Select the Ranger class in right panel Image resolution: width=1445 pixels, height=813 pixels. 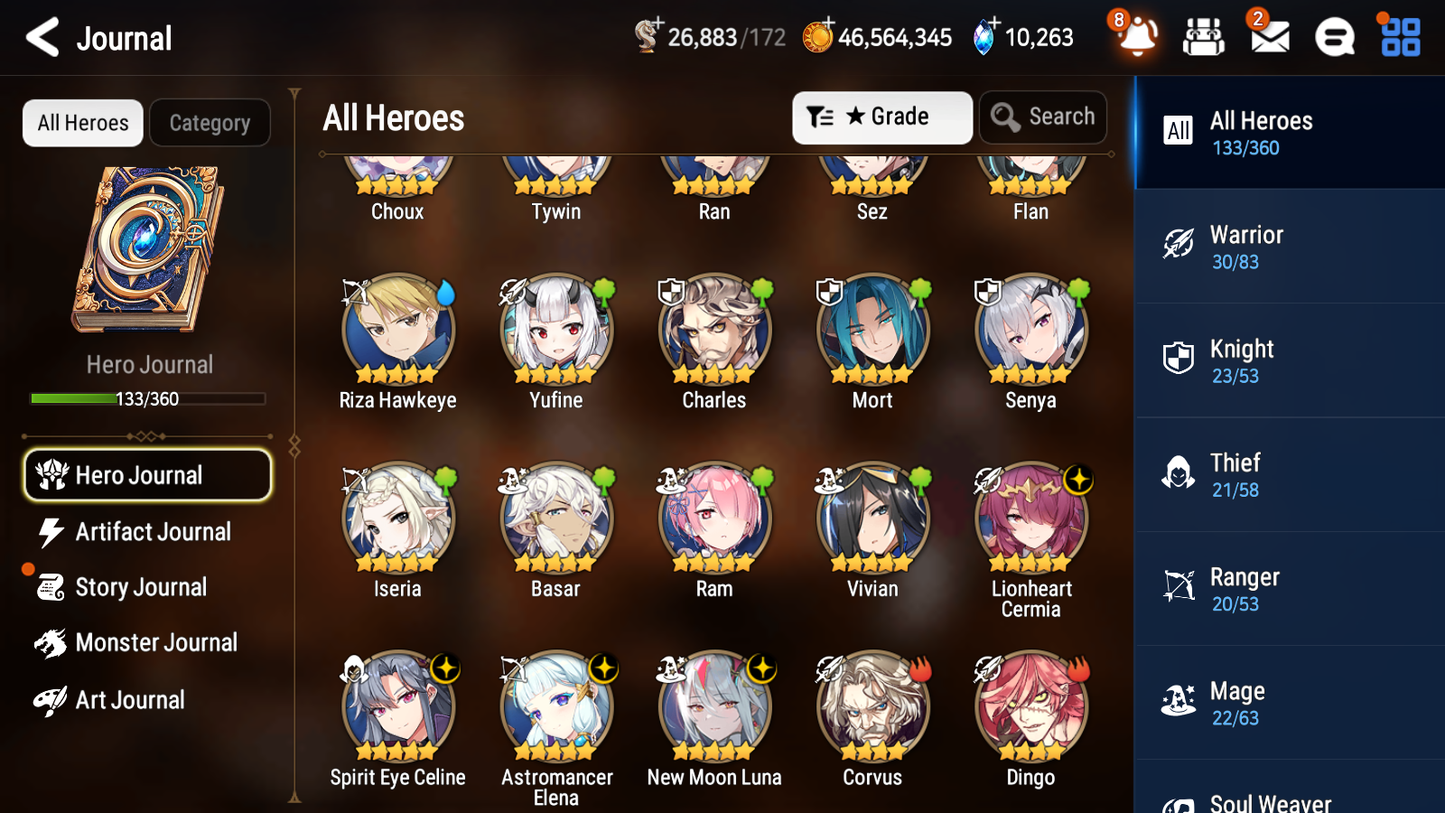[1289, 588]
